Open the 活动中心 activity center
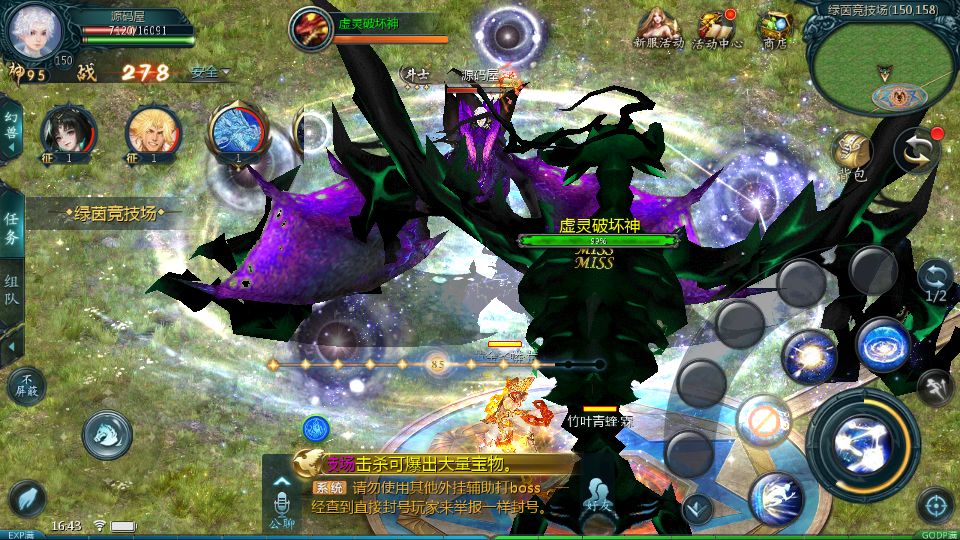Image resolution: width=960 pixels, height=540 pixels. [718, 29]
